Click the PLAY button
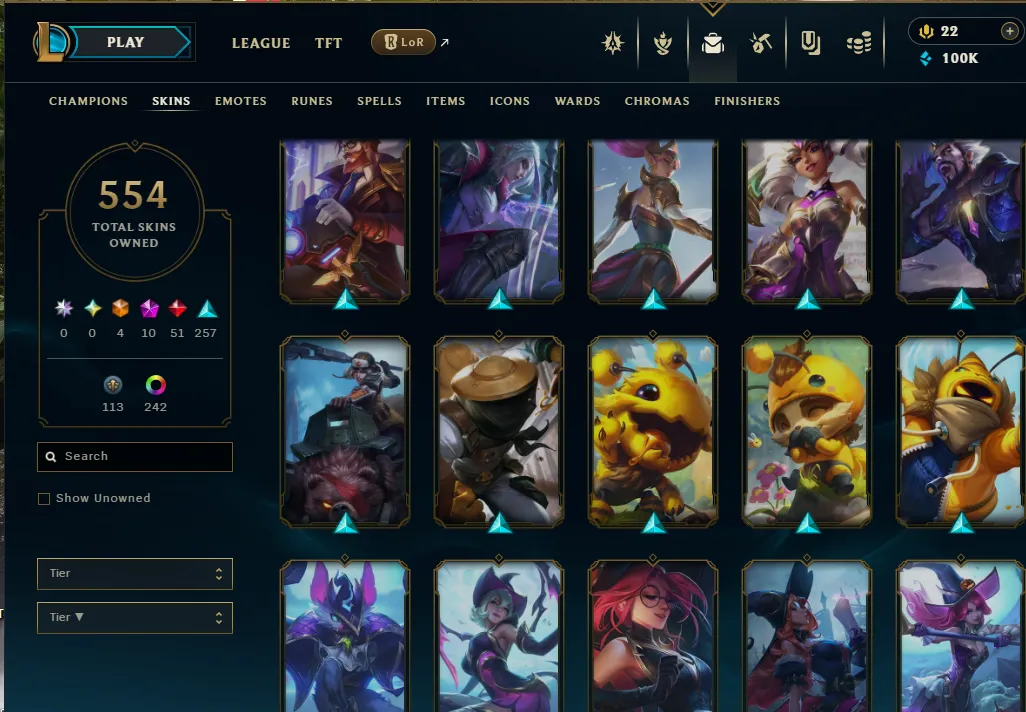The image size is (1026, 712). [x=126, y=43]
